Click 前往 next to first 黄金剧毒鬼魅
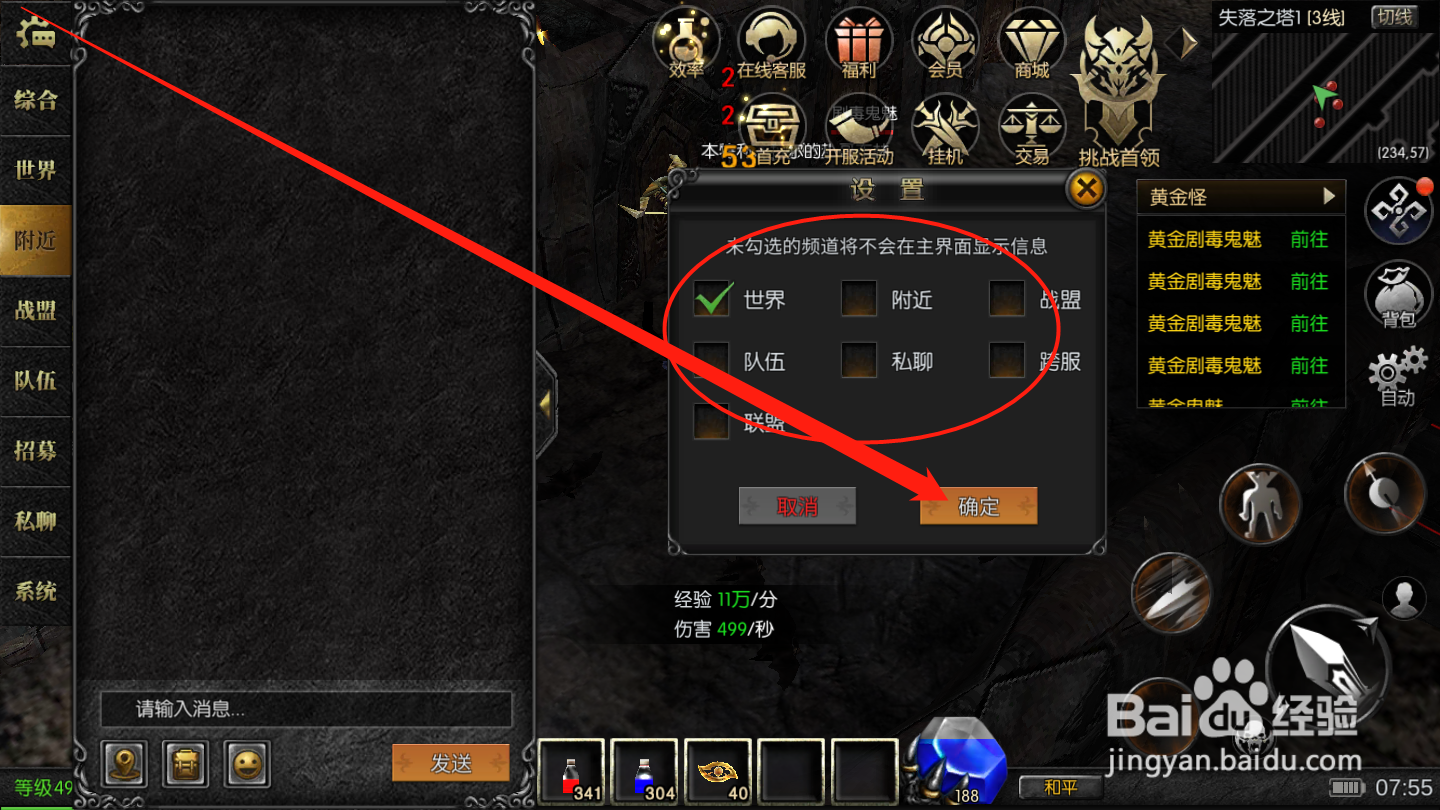The width and height of the screenshot is (1440, 810). [1310, 239]
